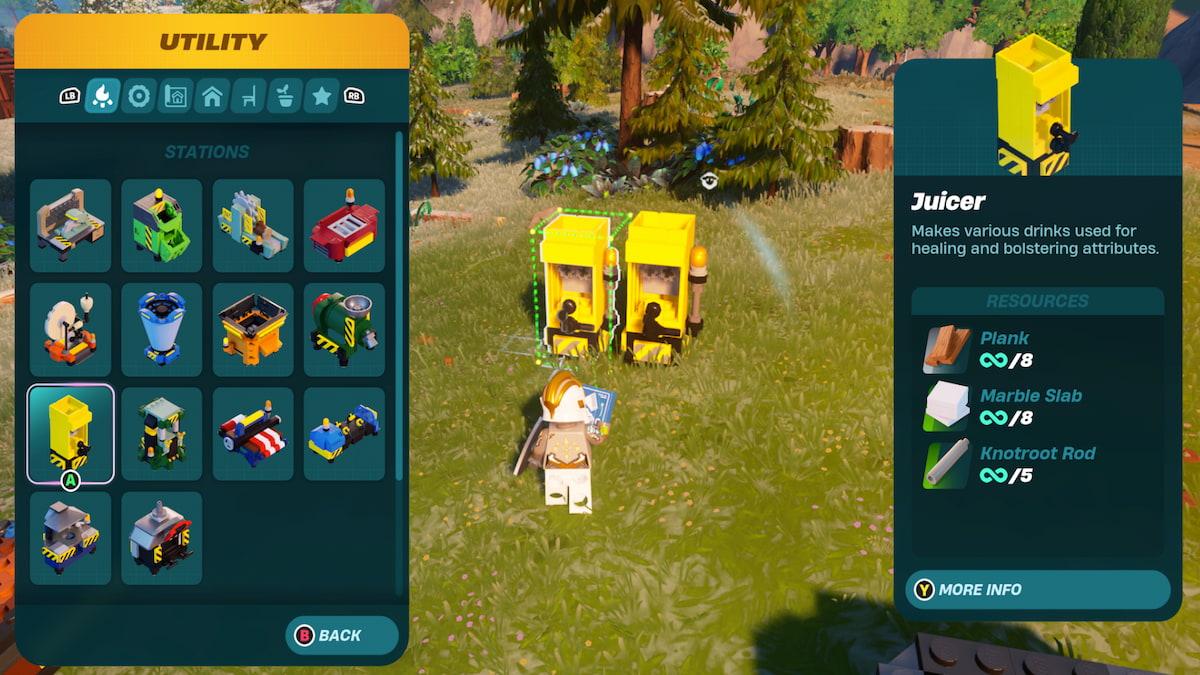
Task: Choose the red-and-white striped loom tile
Action: 253,434
